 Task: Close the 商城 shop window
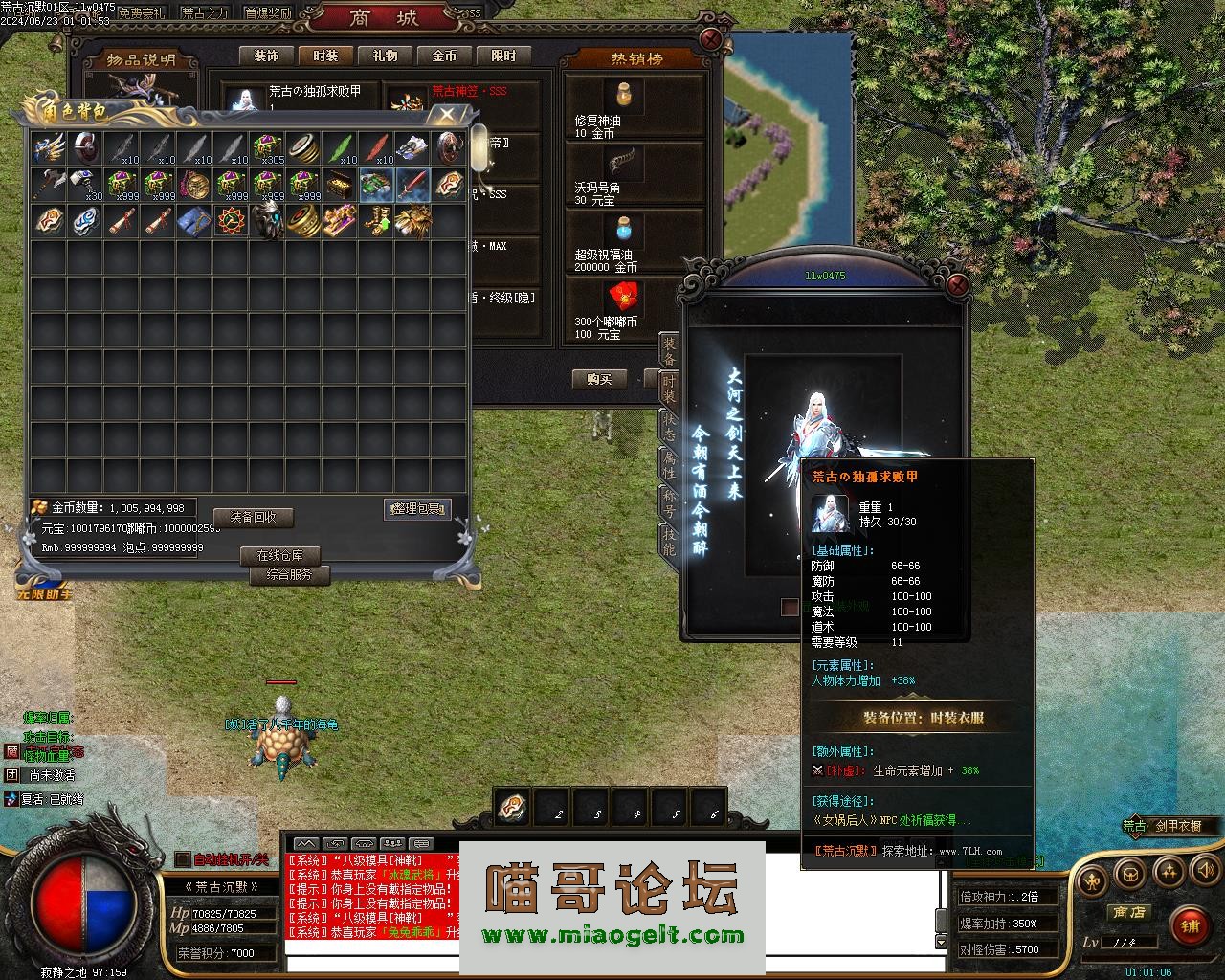711,38
